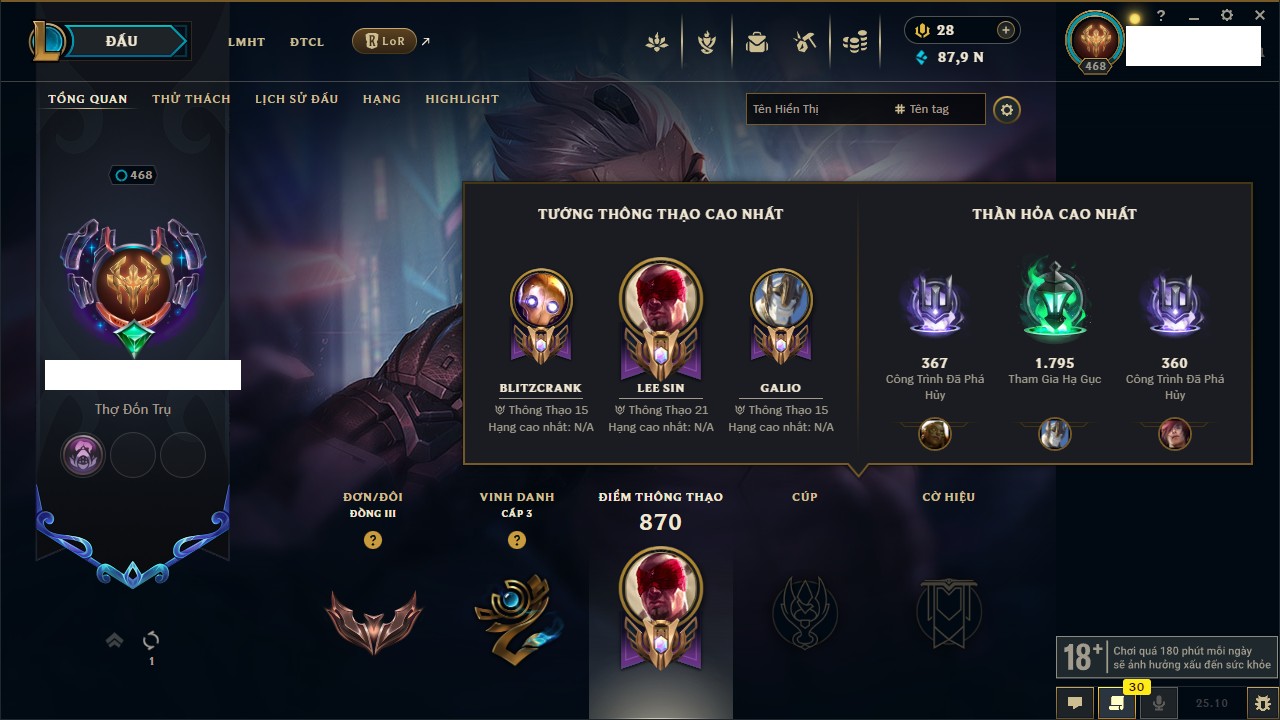Choose the VINH DANH honor emblem
Image resolution: width=1280 pixels, height=720 pixels.
point(516,614)
